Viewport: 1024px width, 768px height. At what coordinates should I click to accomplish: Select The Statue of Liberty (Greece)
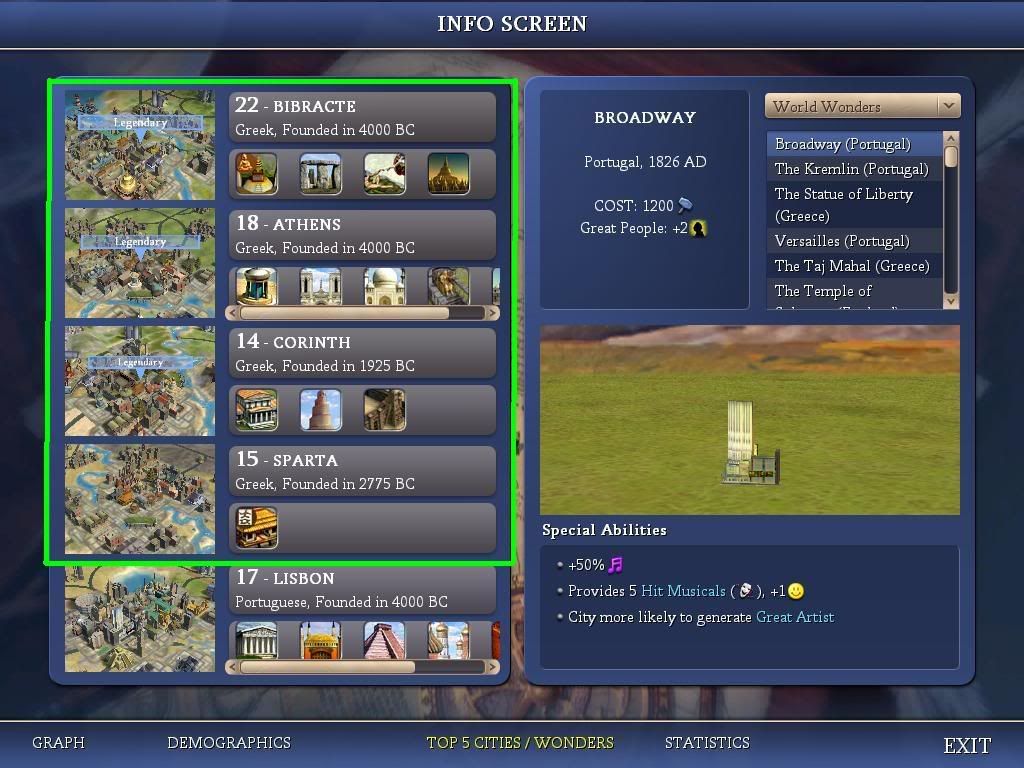click(x=843, y=204)
